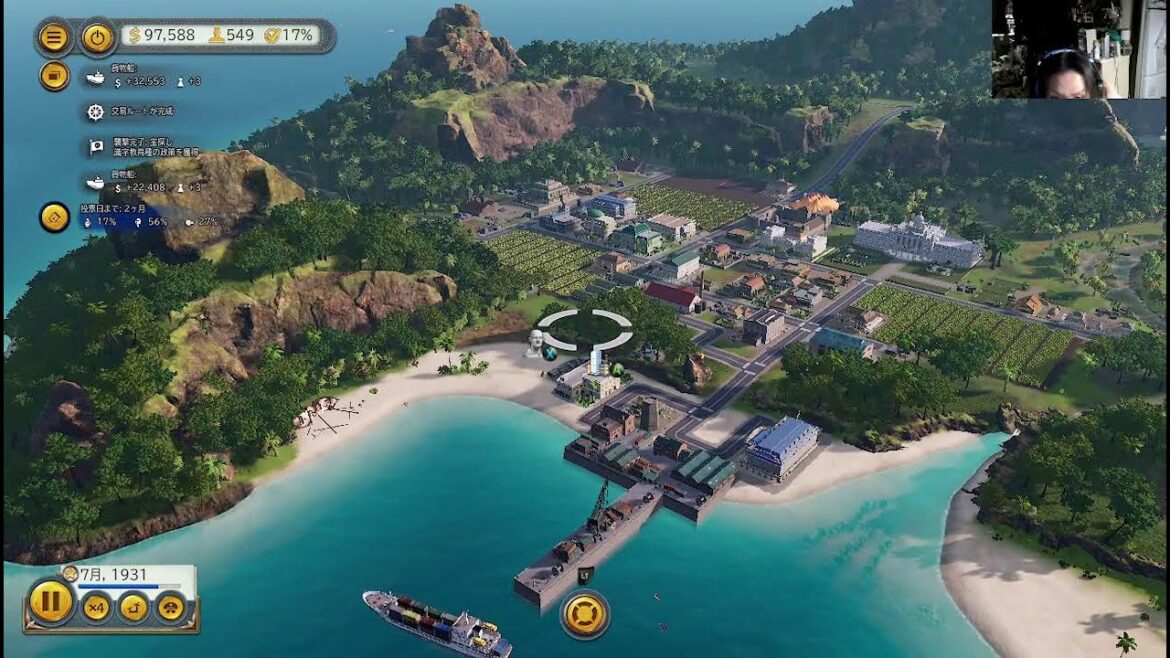Open the construction crane build button
Viewport: 1170px width, 658px height.
pyautogui.click(x=133, y=606)
